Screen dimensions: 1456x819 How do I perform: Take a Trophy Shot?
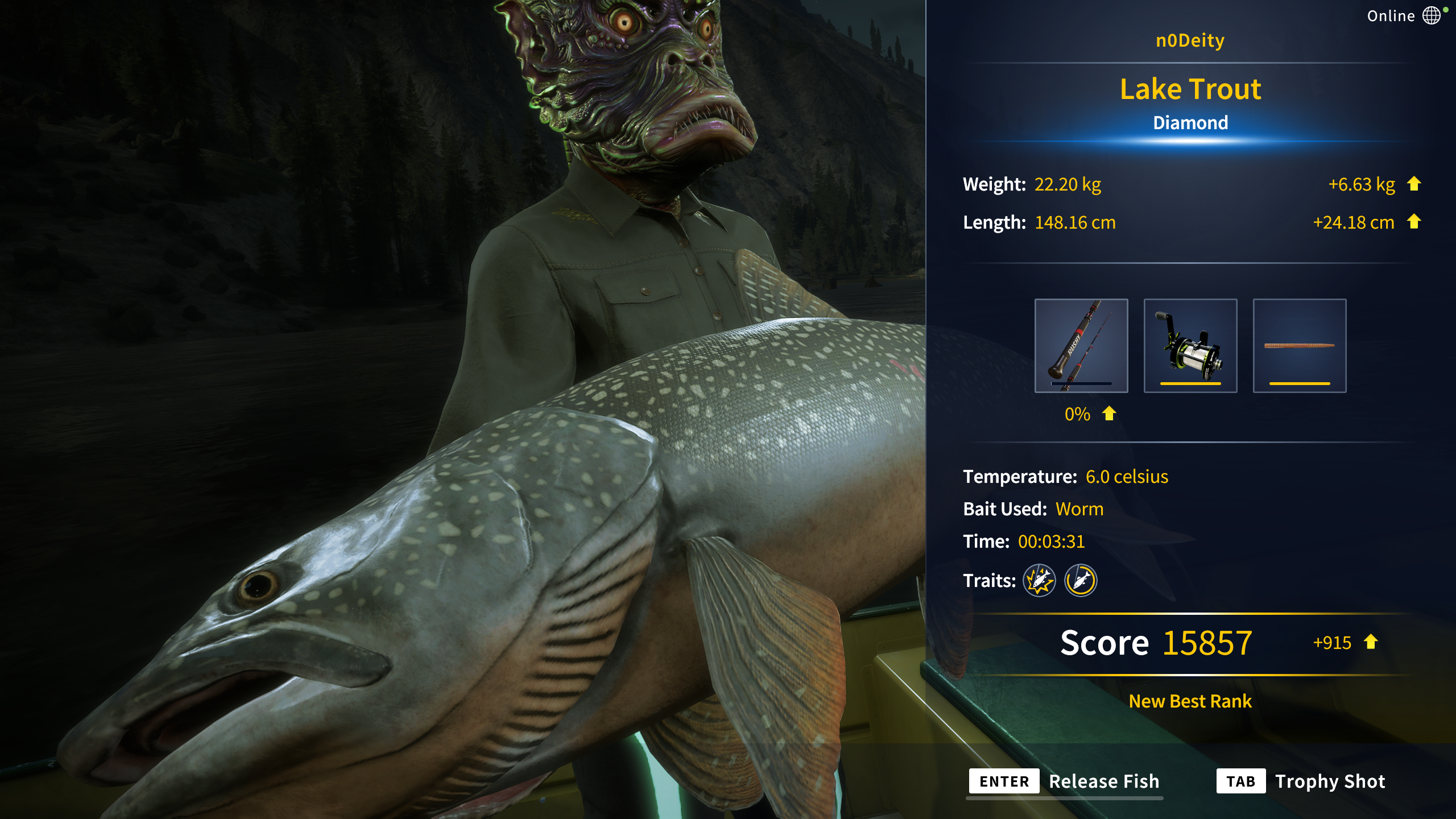[x=1301, y=781]
